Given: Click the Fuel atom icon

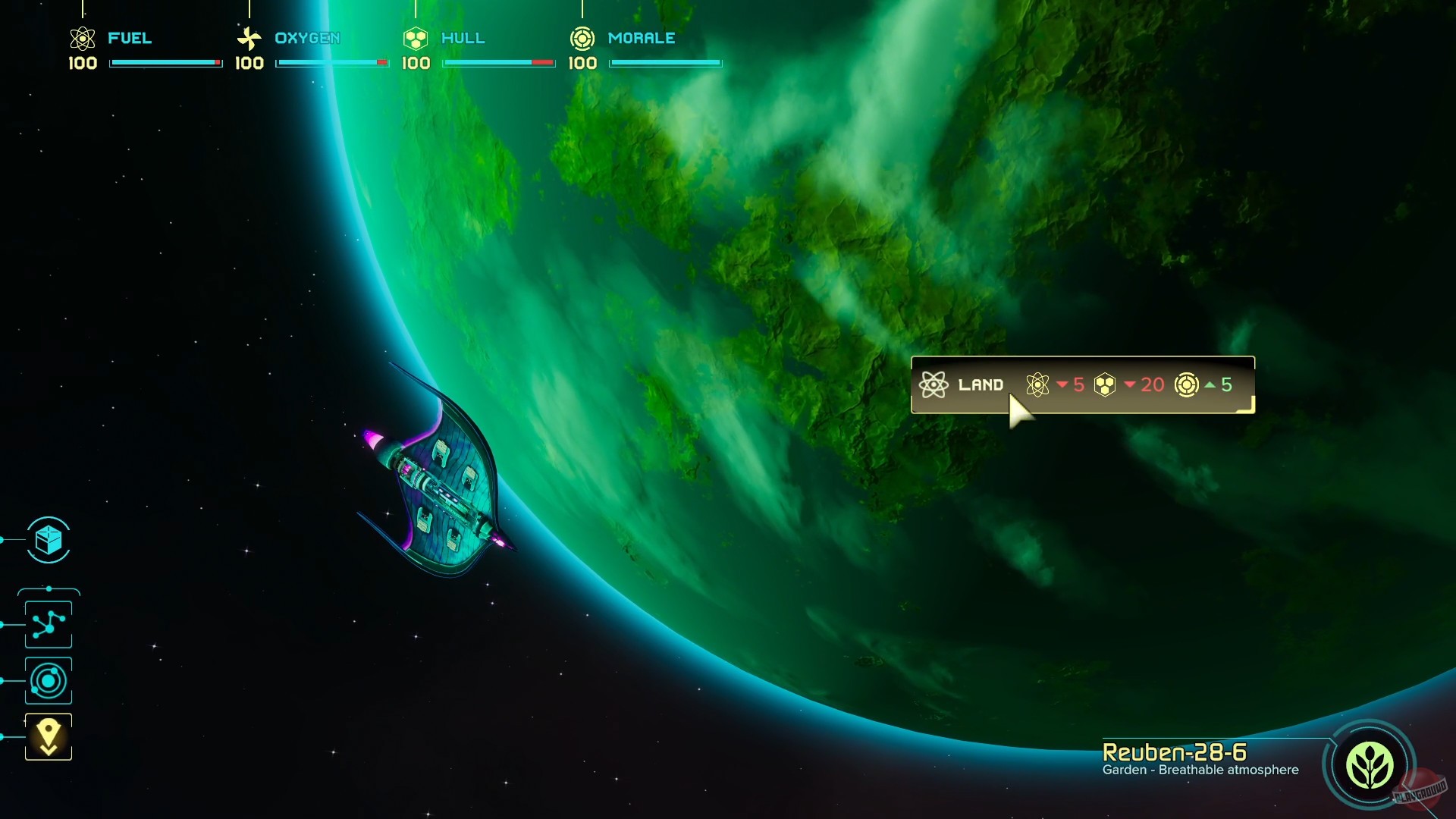Looking at the screenshot, I should pos(81,37).
